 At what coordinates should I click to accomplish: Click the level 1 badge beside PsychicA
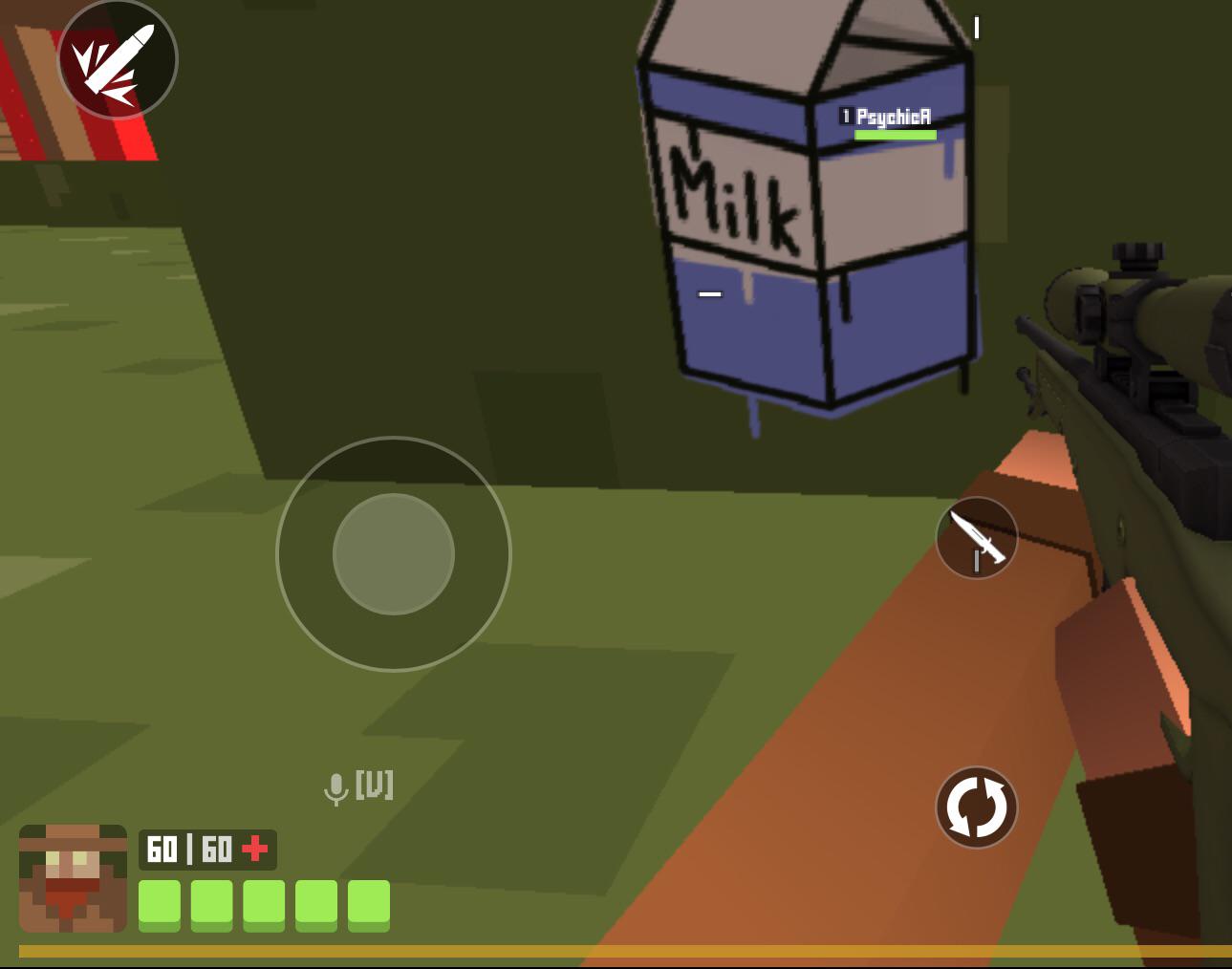tap(845, 115)
